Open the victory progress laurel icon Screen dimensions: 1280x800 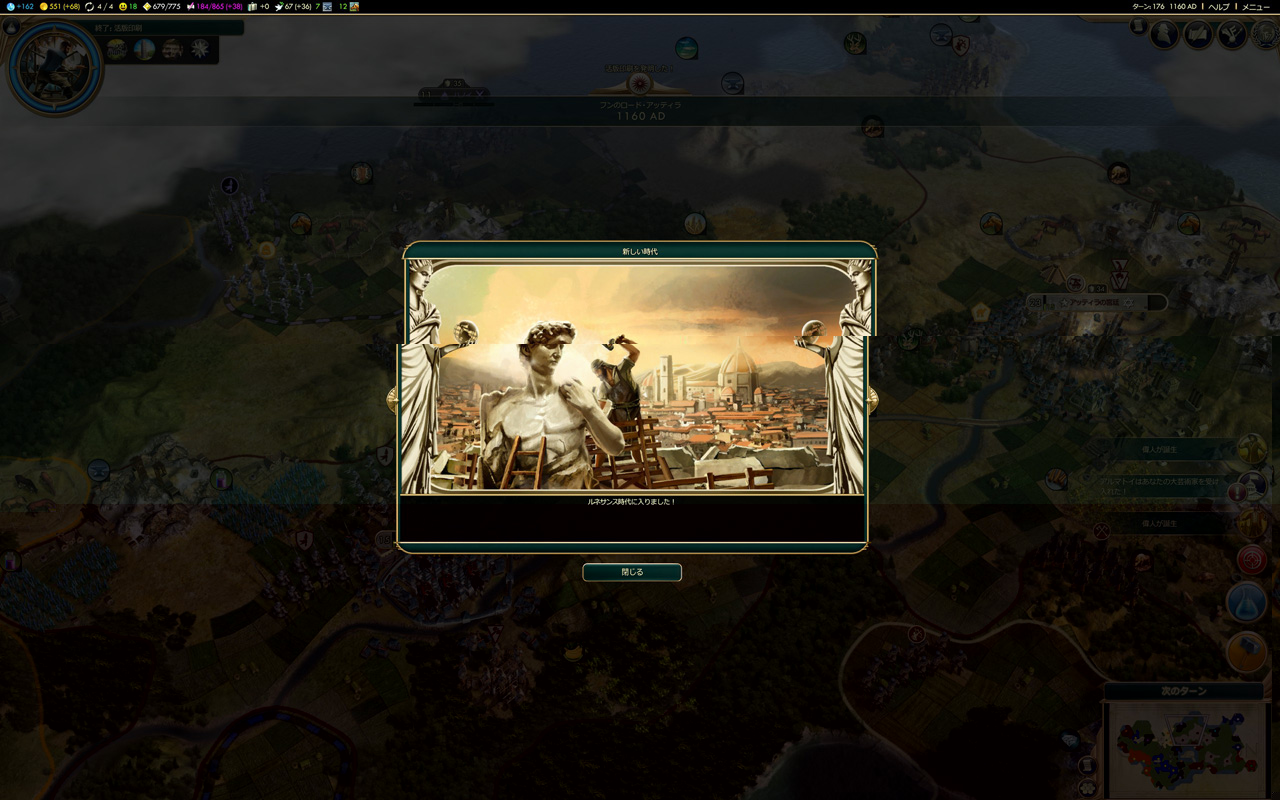(1264, 35)
